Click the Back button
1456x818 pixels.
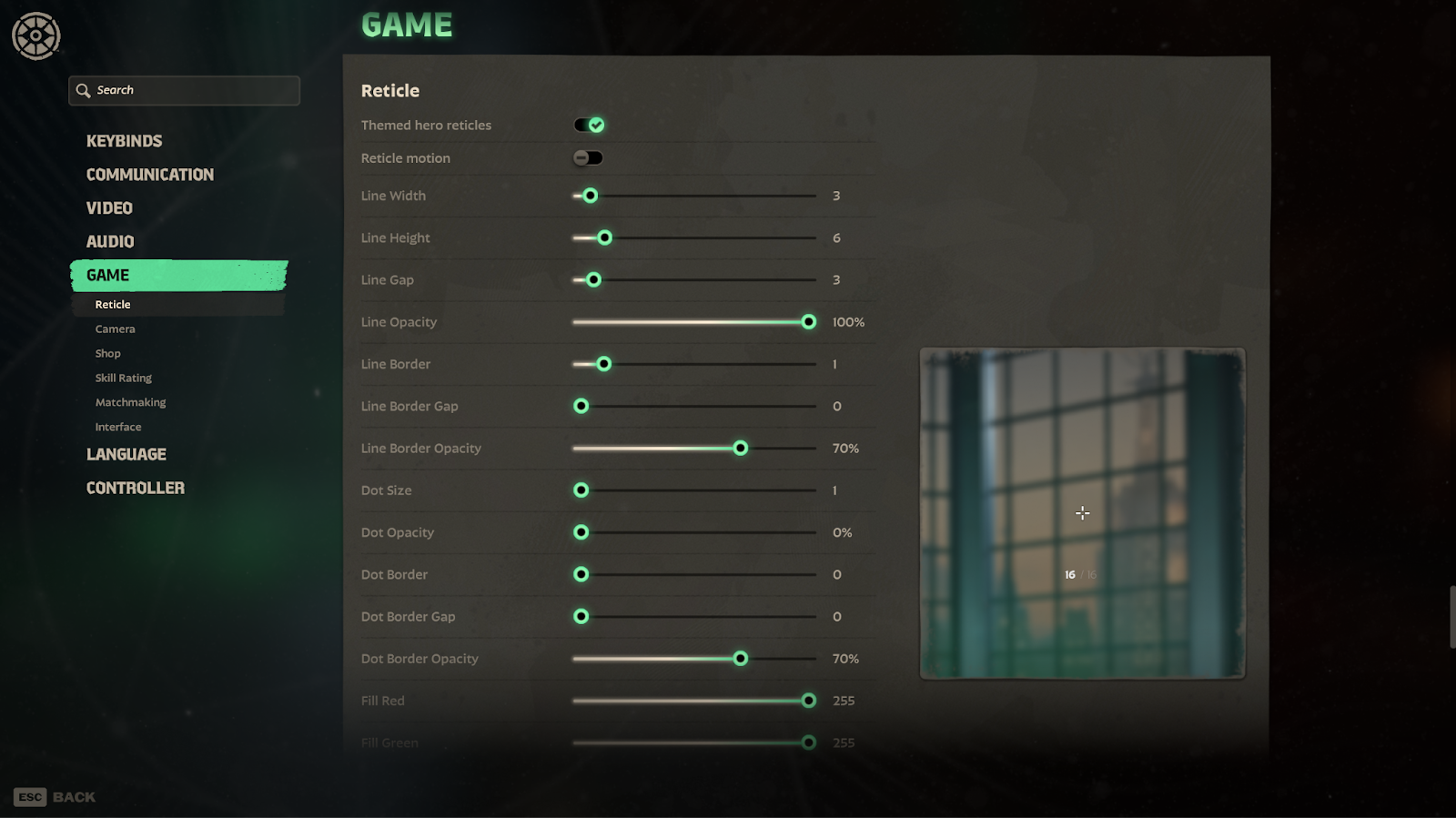56,797
